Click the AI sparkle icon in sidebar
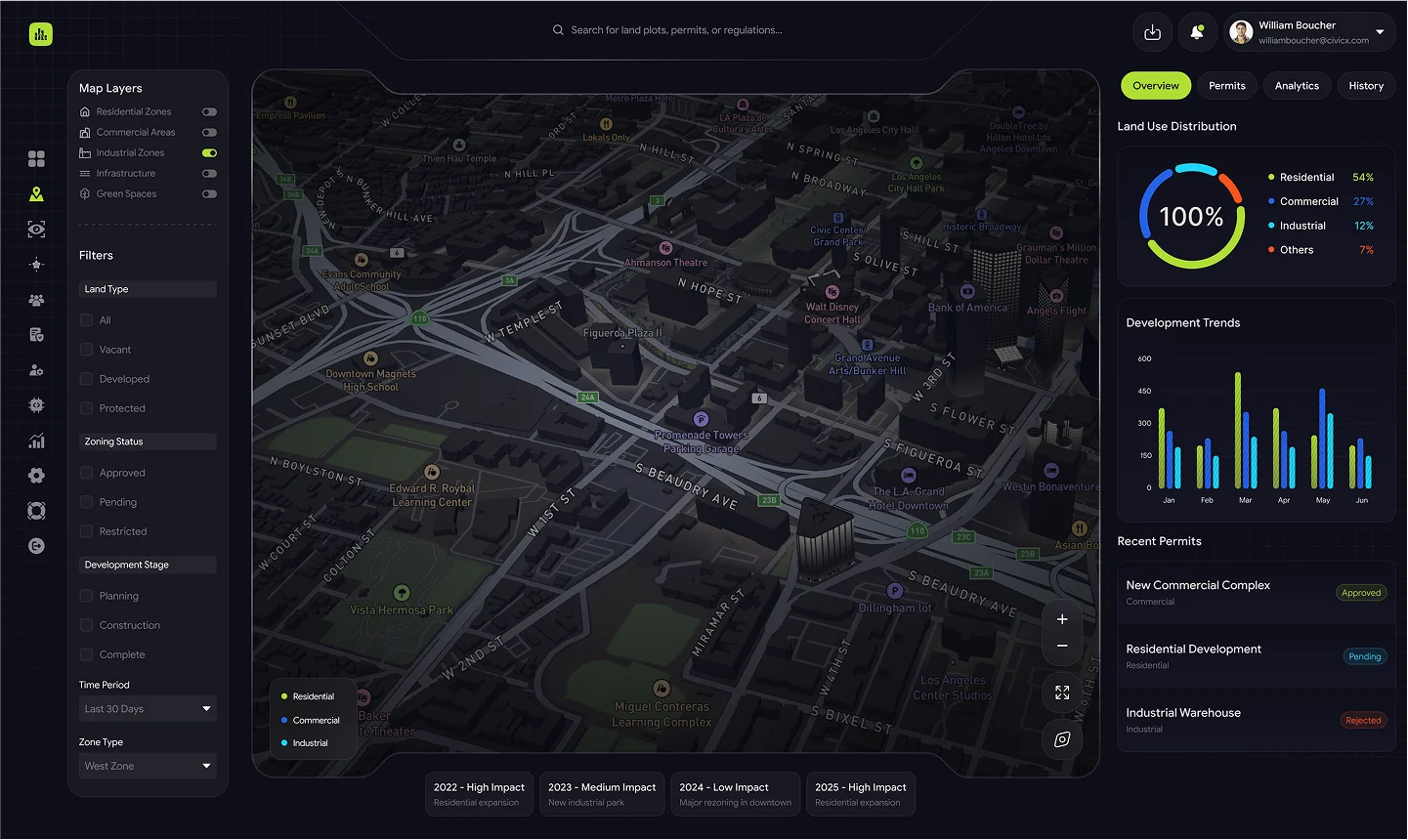 coord(36,264)
